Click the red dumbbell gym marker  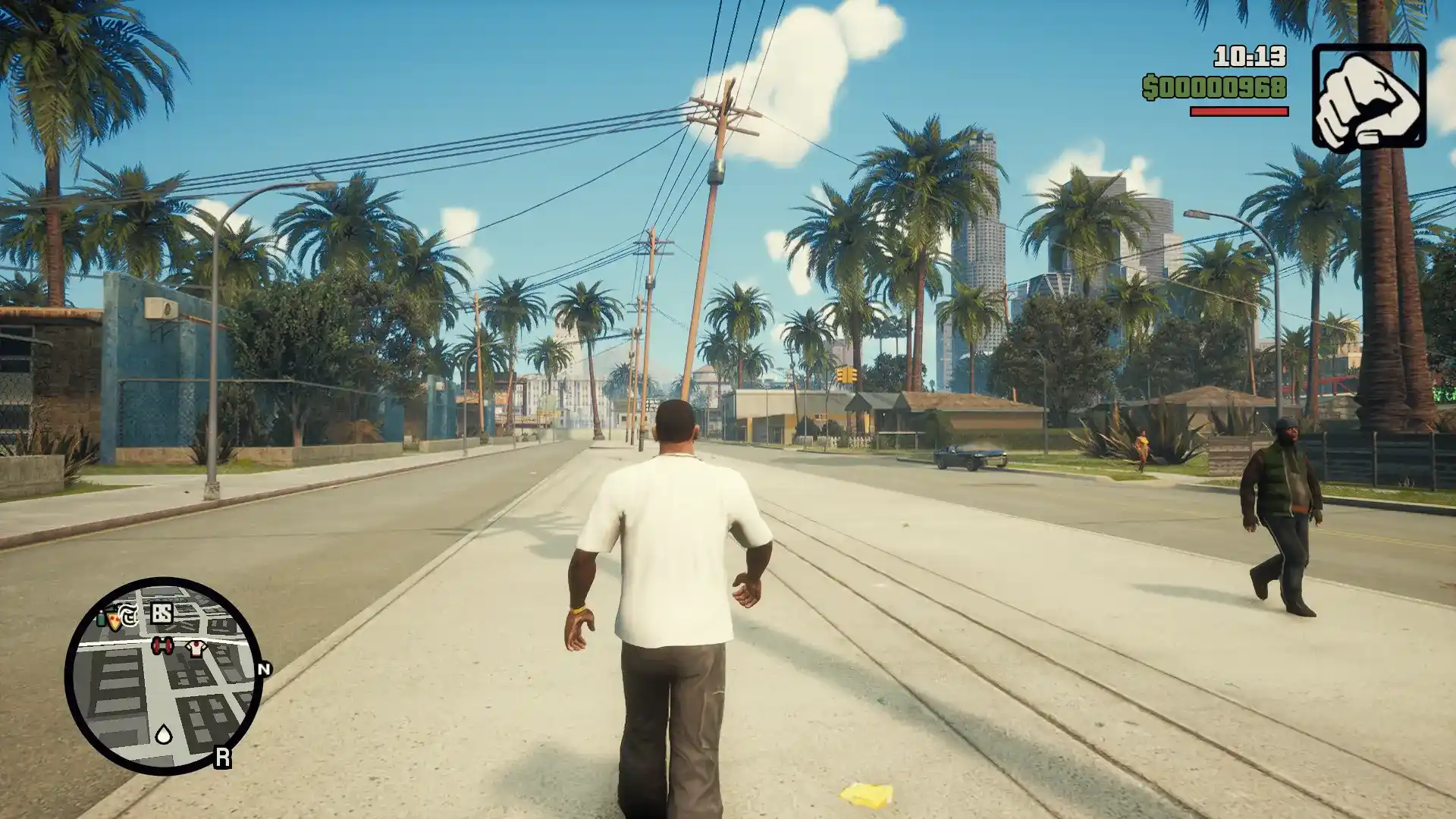[x=162, y=646]
